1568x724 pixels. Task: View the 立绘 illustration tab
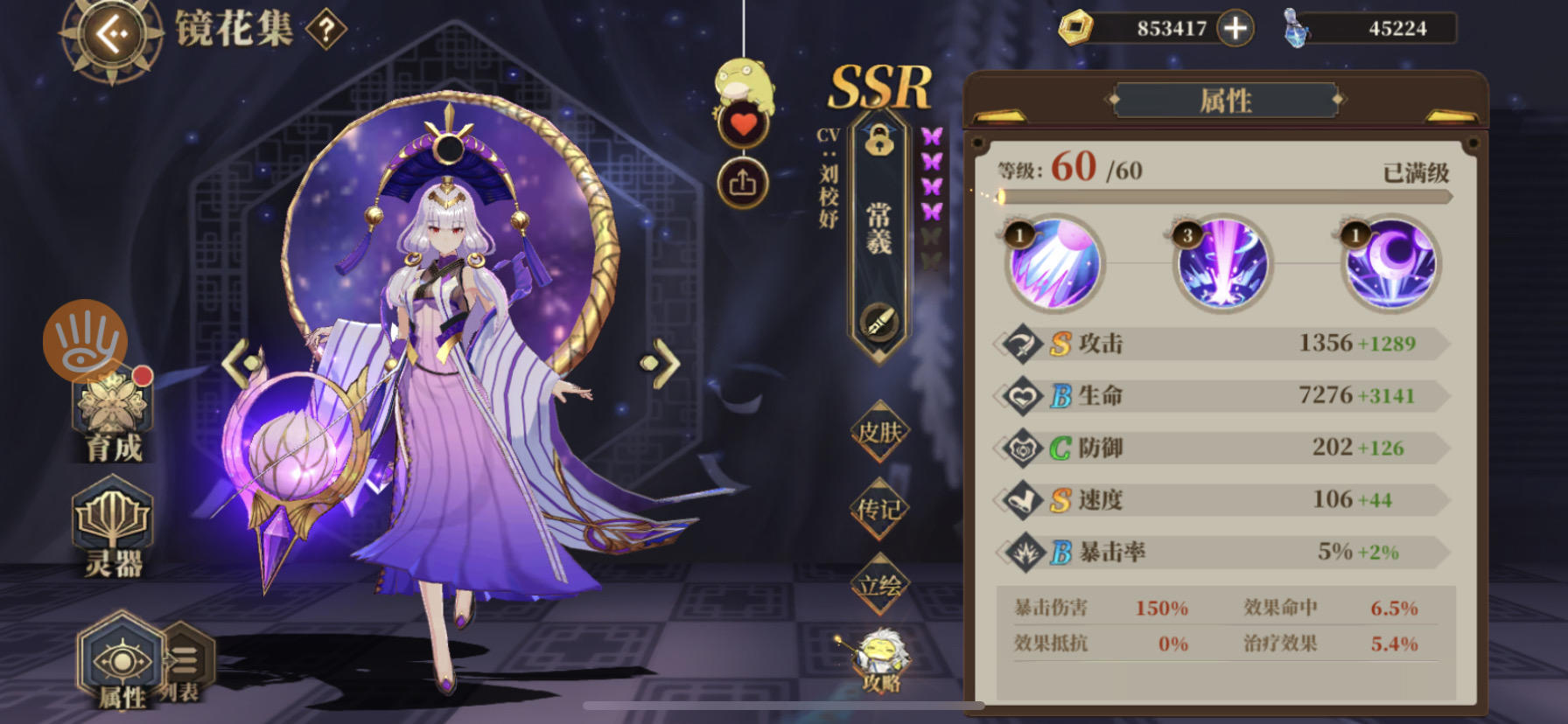[880, 581]
